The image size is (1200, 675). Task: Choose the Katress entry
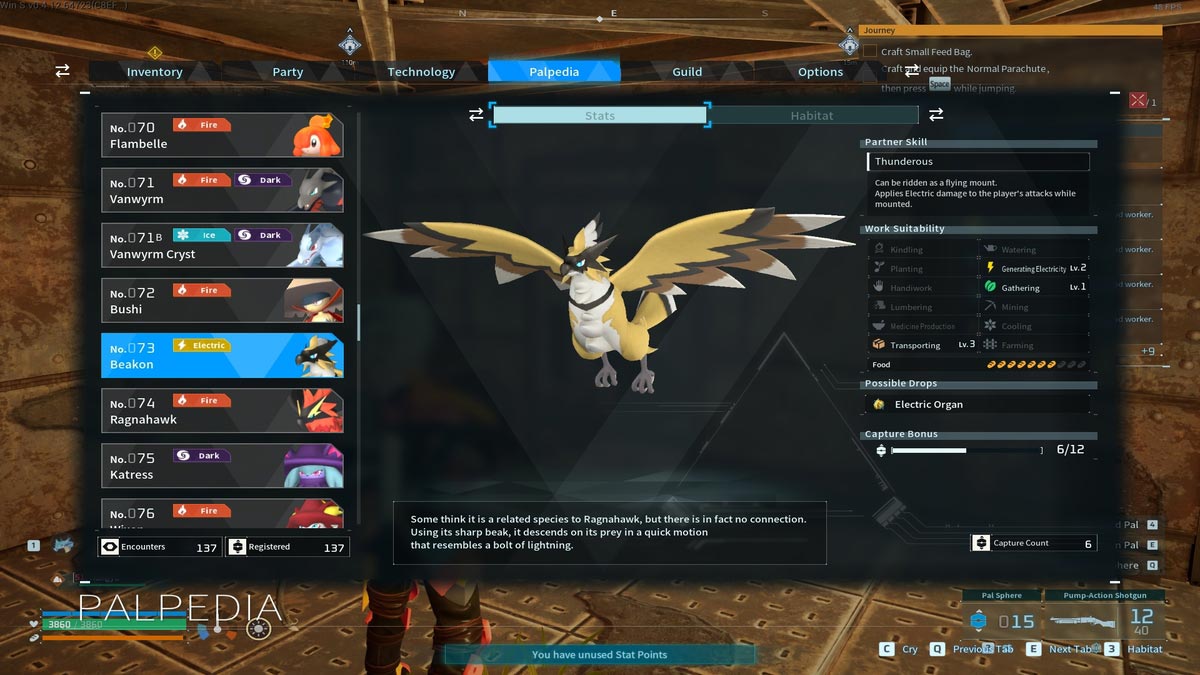pos(222,465)
